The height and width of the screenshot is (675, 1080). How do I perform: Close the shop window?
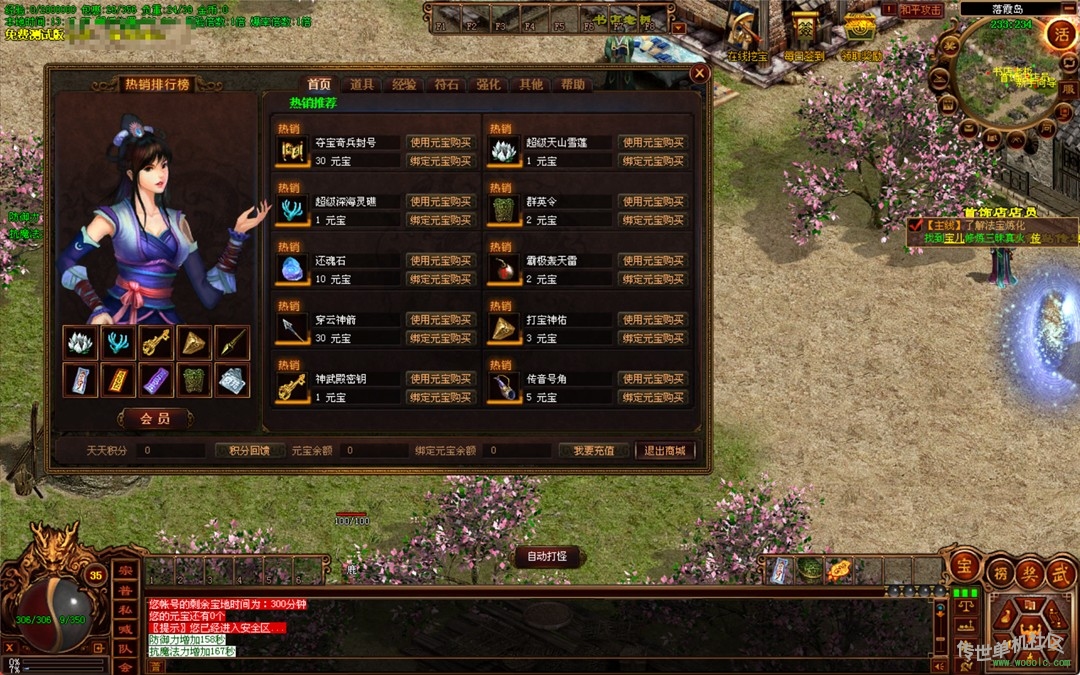[700, 73]
